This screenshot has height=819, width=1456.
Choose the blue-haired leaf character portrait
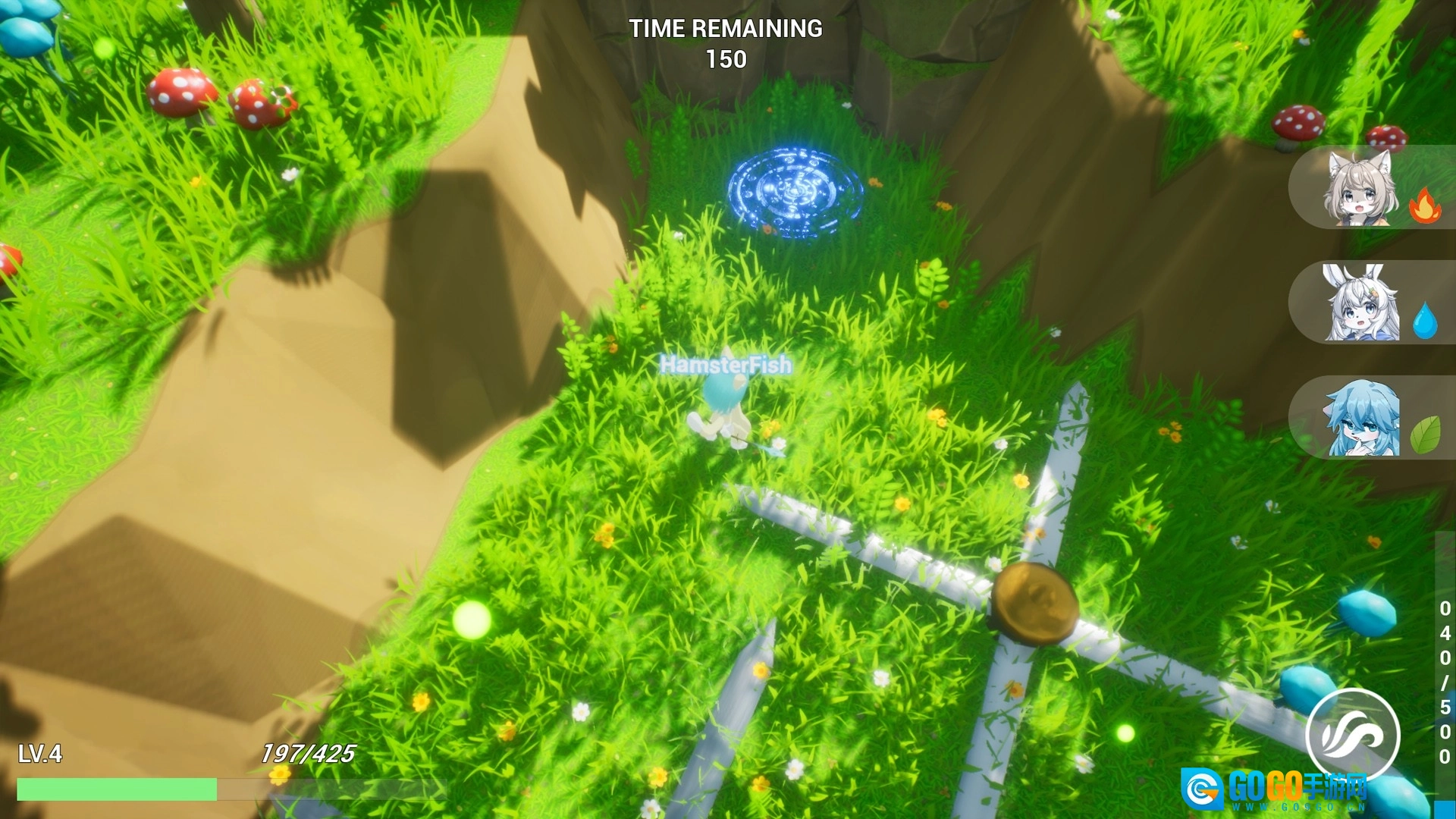[x=1362, y=419]
